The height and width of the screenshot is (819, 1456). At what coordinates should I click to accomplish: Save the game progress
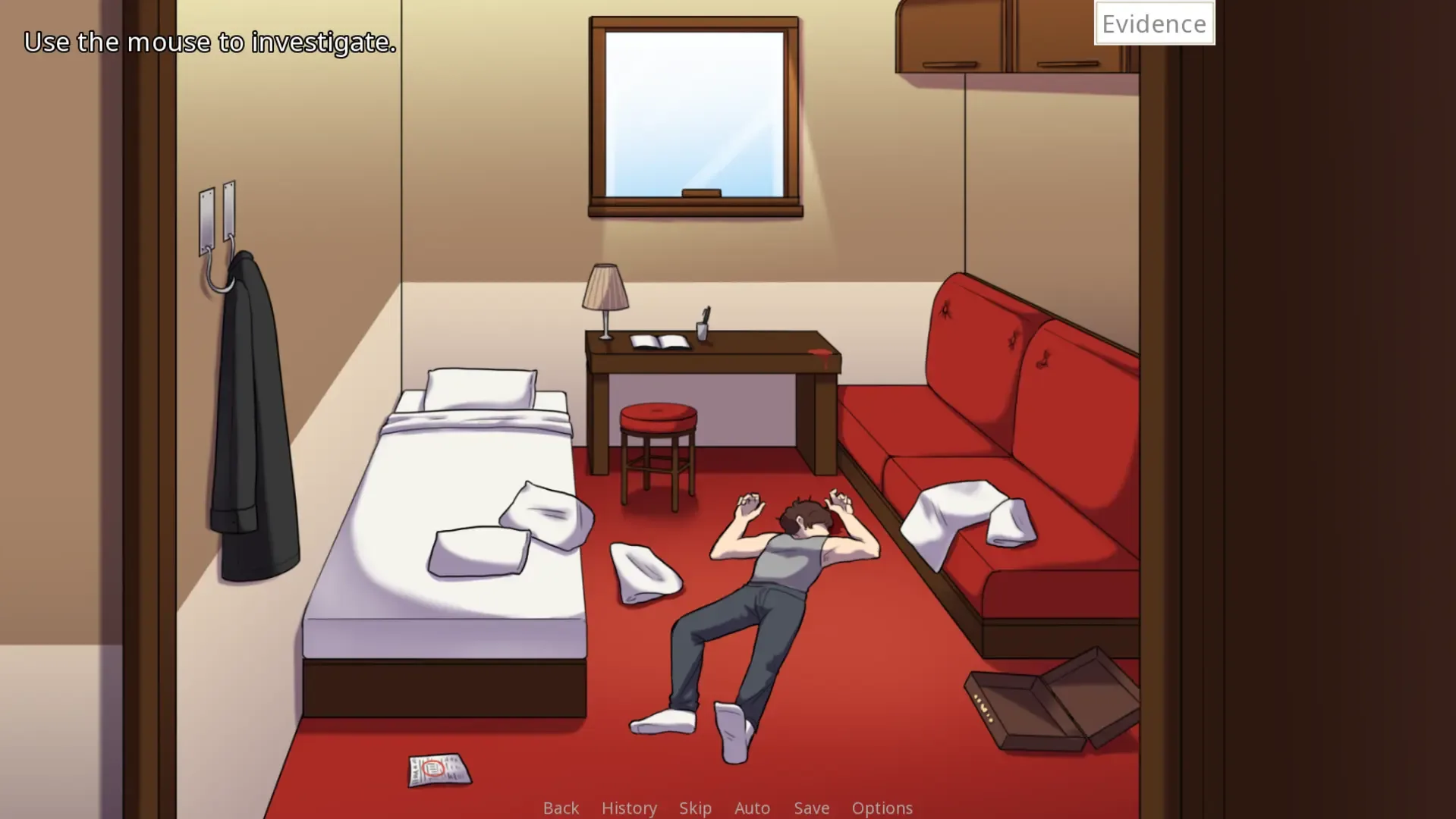click(810, 808)
